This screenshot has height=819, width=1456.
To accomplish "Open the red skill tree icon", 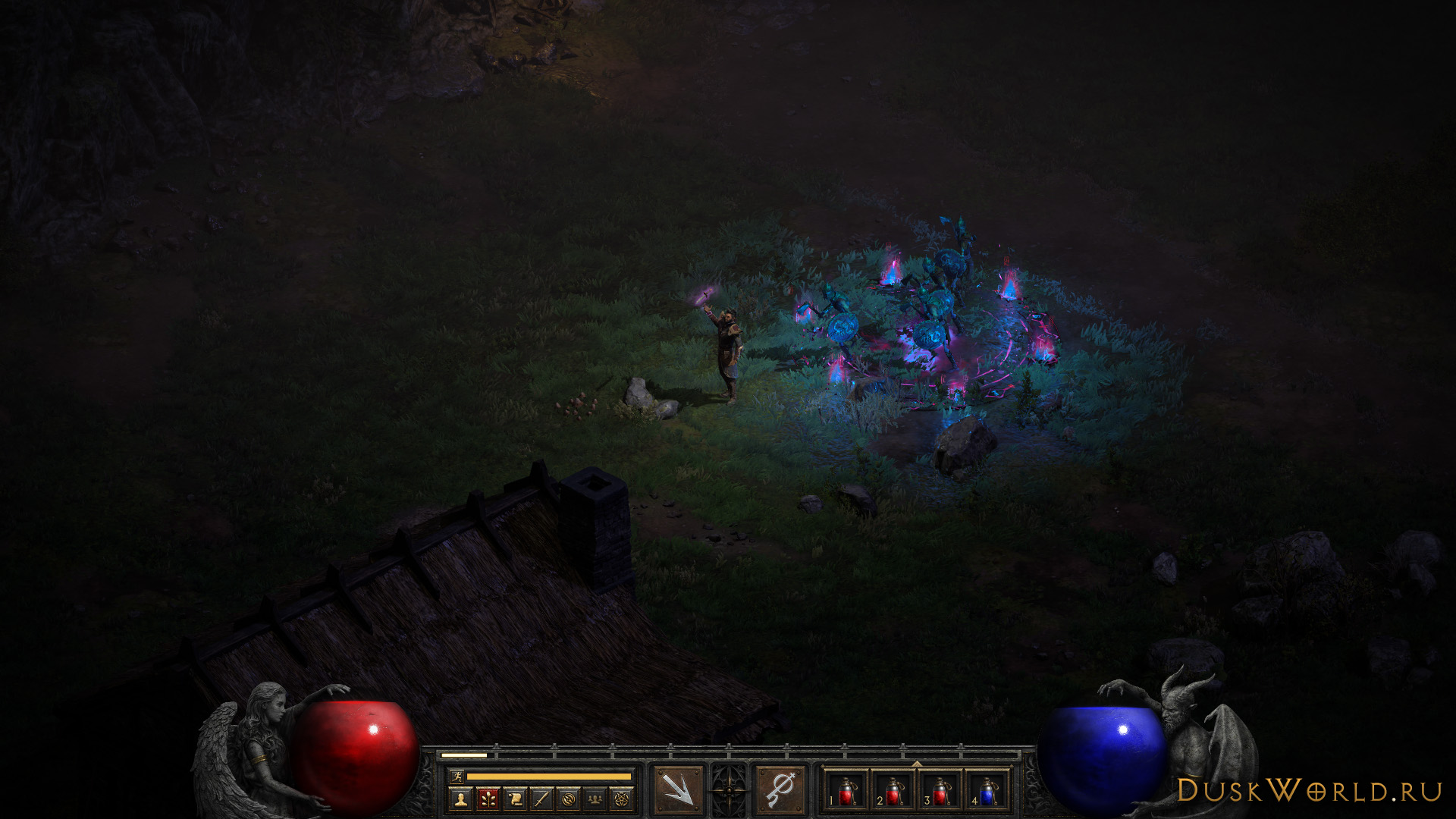I will (x=488, y=798).
